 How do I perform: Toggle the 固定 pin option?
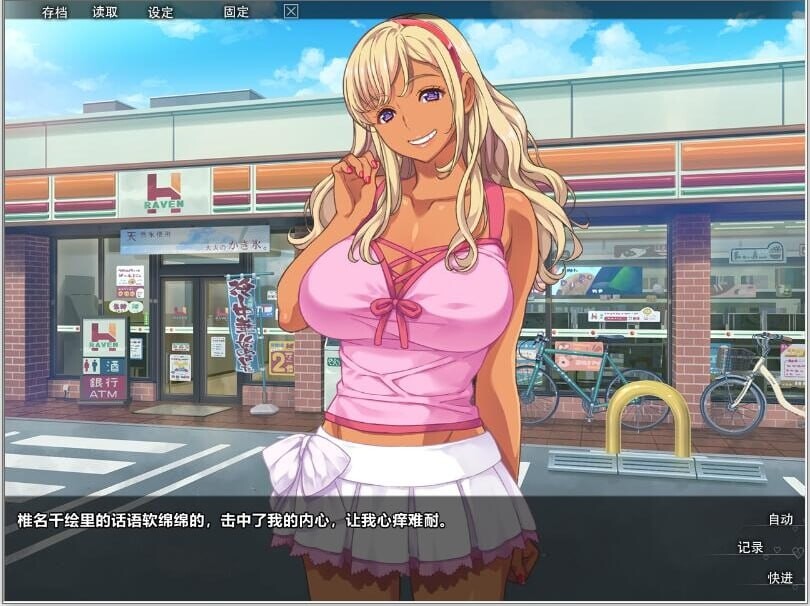[x=236, y=12]
